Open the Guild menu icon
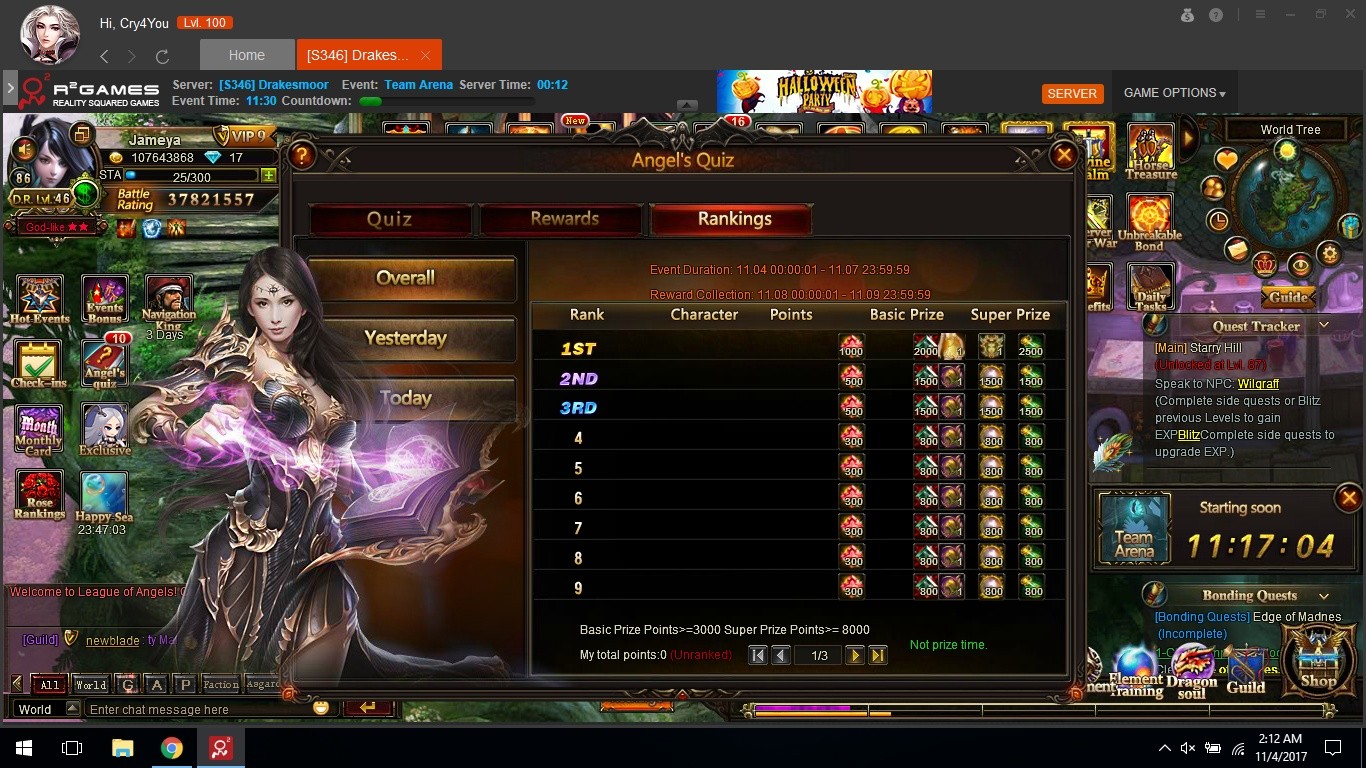Screen dimensions: 1366x768 (1246, 671)
